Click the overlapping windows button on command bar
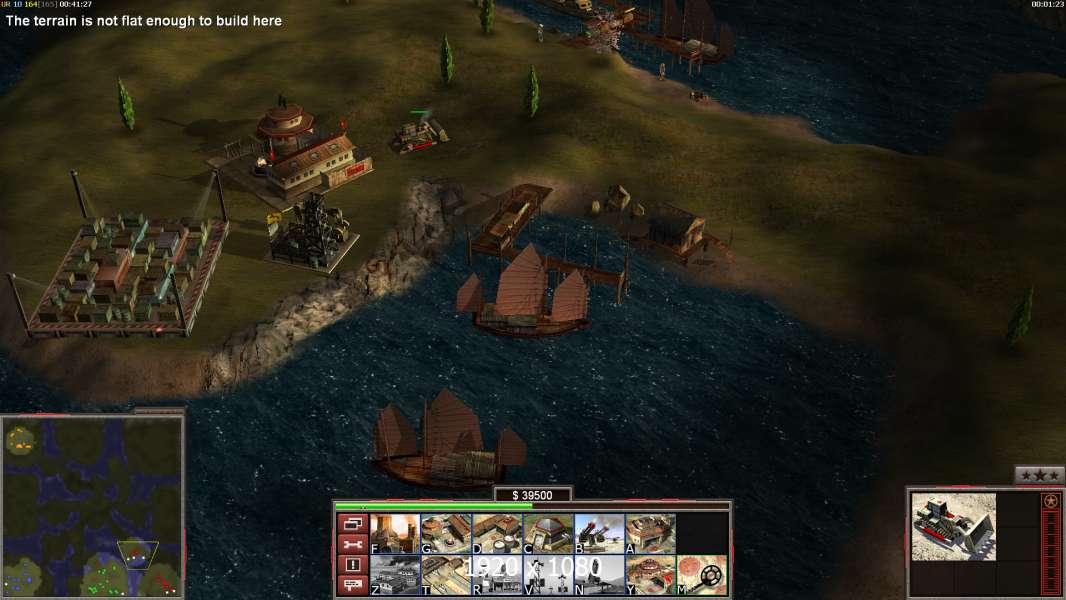The height and width of the screenshot is (600, 1066). click(x=352, y=523)
